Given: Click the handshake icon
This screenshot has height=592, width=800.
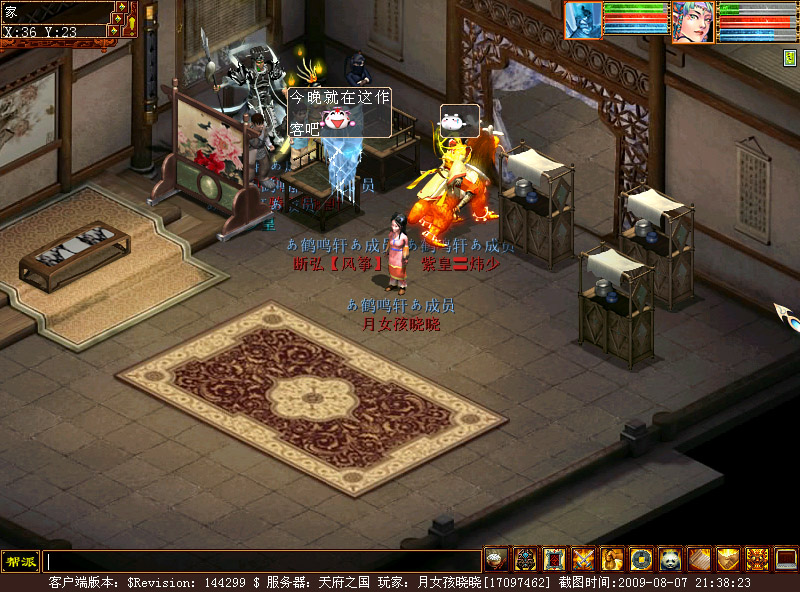Looking at the screenshot, I should (x=728, y=560).
